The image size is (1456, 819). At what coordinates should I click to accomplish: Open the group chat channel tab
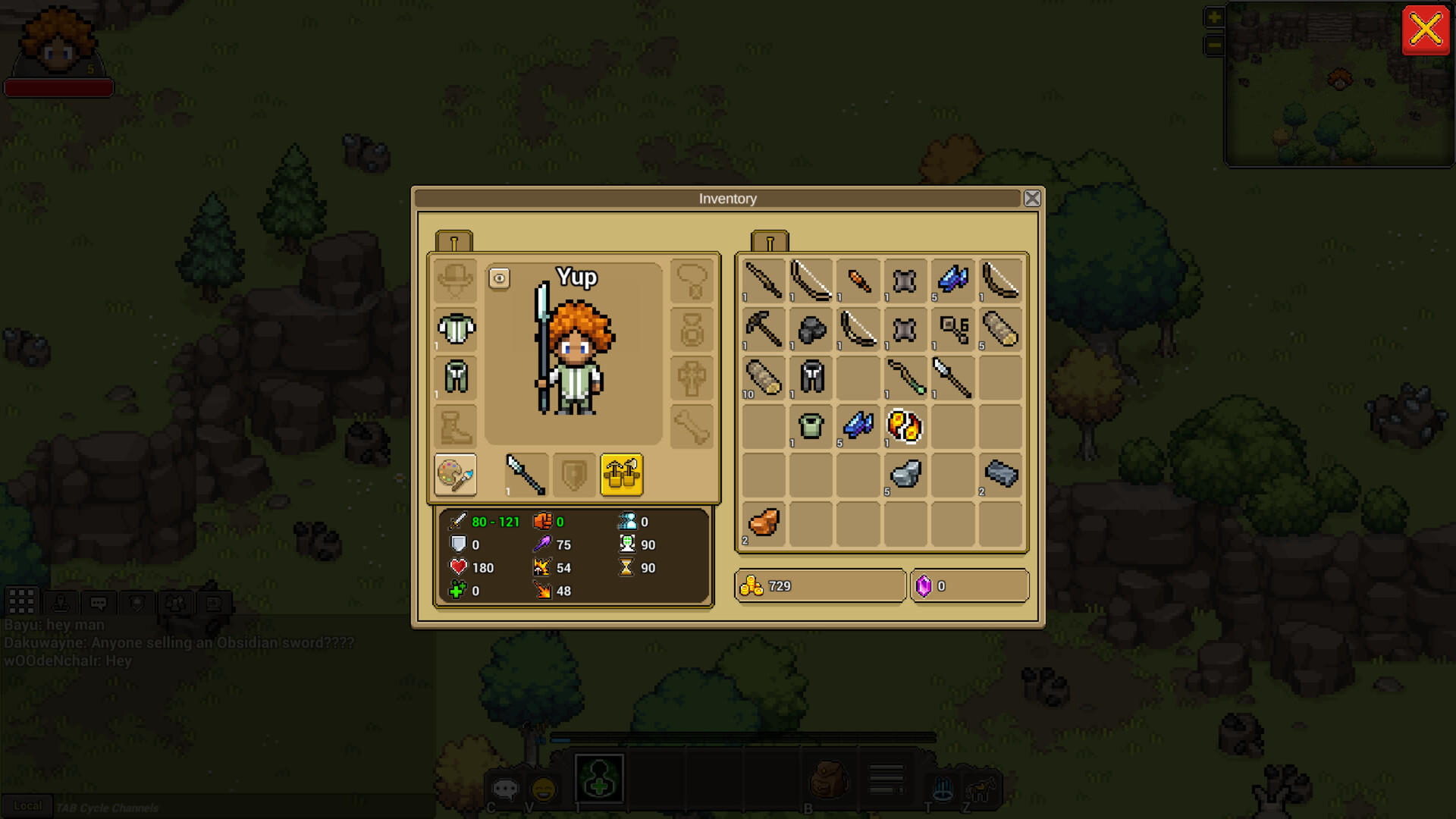176,603
